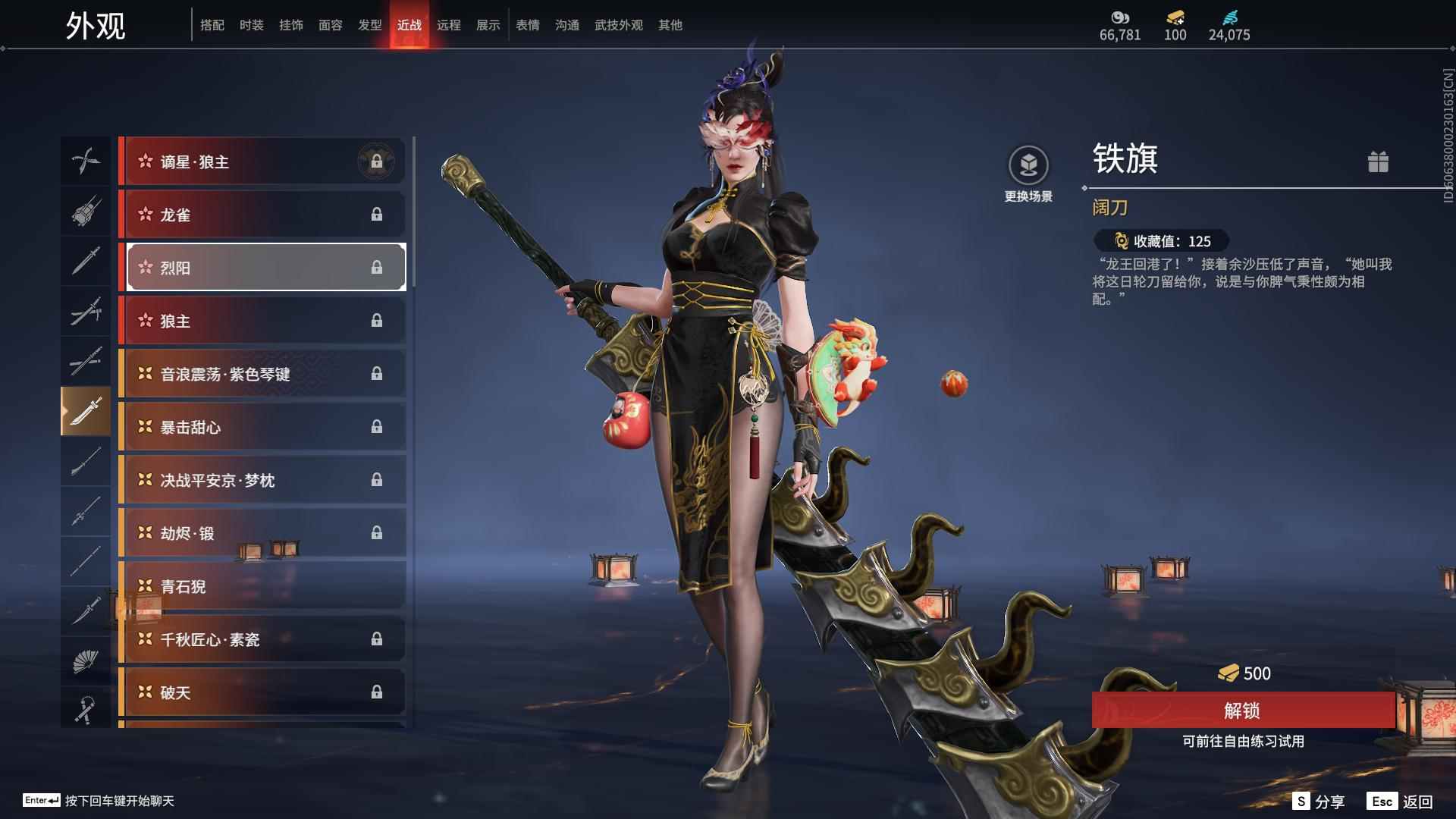Open the 时装 menu tab
The height and width of the screenshot is (819, 1456).
(x=250, y=24)
